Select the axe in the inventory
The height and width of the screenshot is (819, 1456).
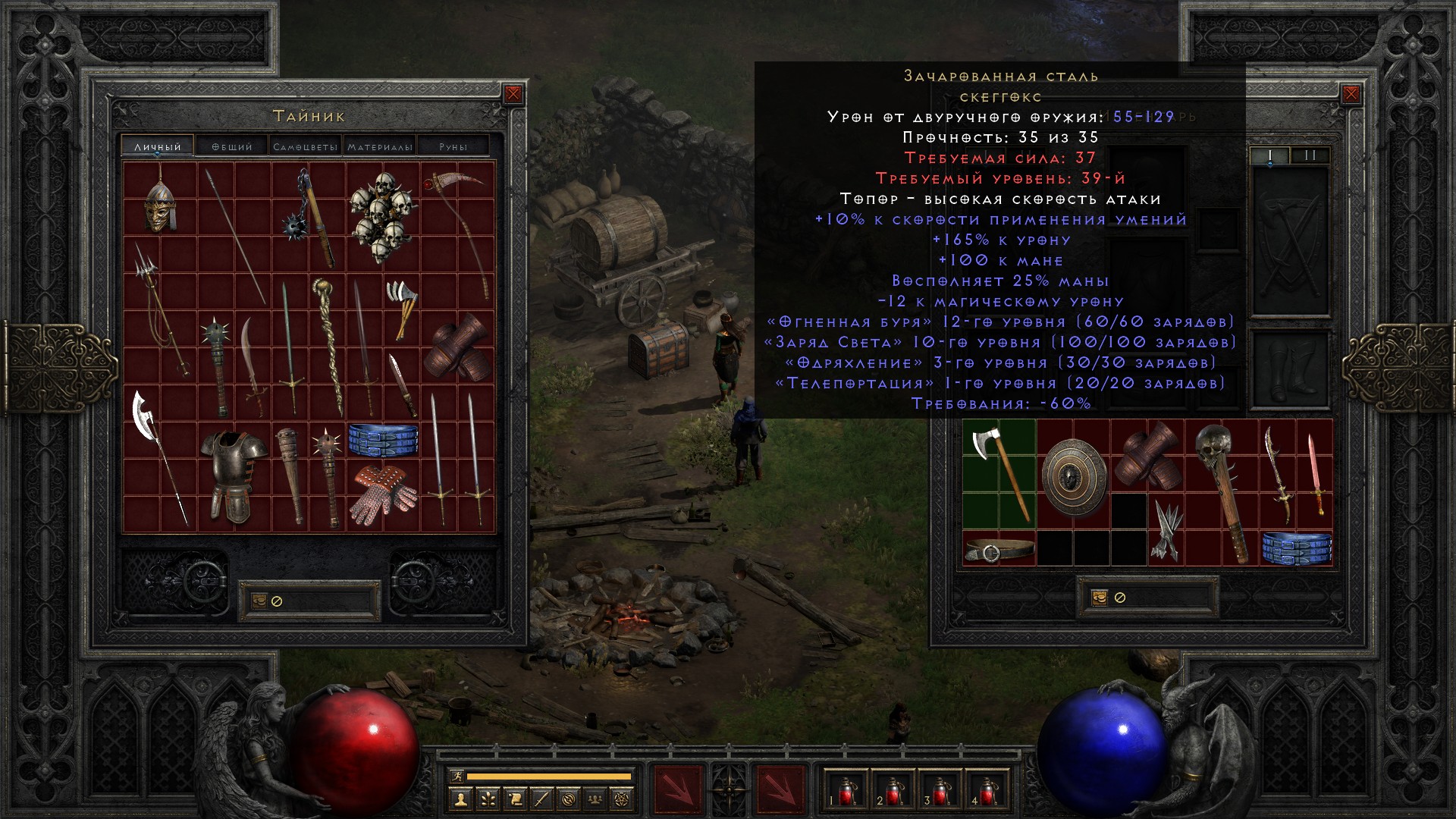pos(999,473)
